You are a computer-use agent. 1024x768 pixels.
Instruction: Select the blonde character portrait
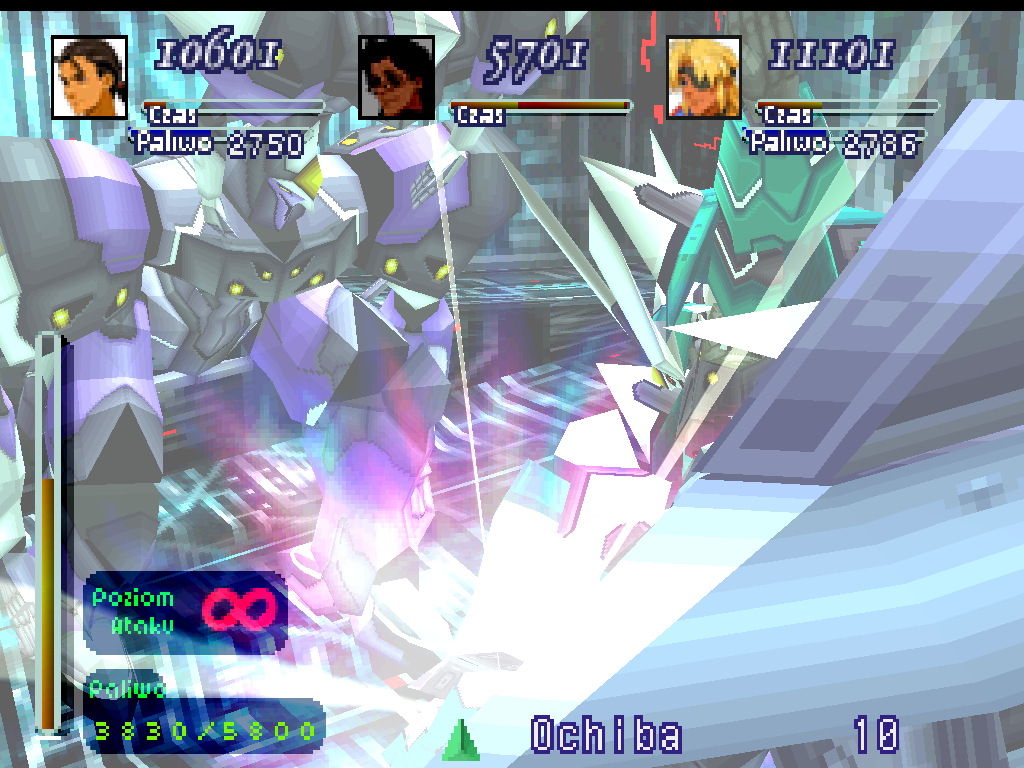pos(704,77)
